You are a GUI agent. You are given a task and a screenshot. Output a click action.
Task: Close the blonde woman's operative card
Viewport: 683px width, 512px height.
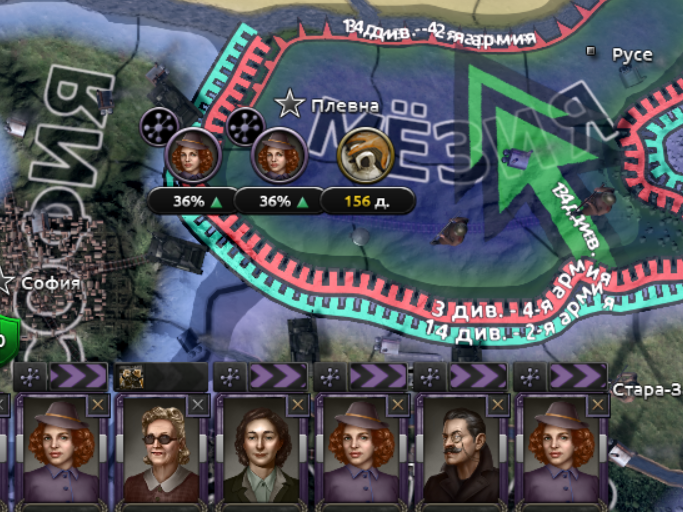198,404
